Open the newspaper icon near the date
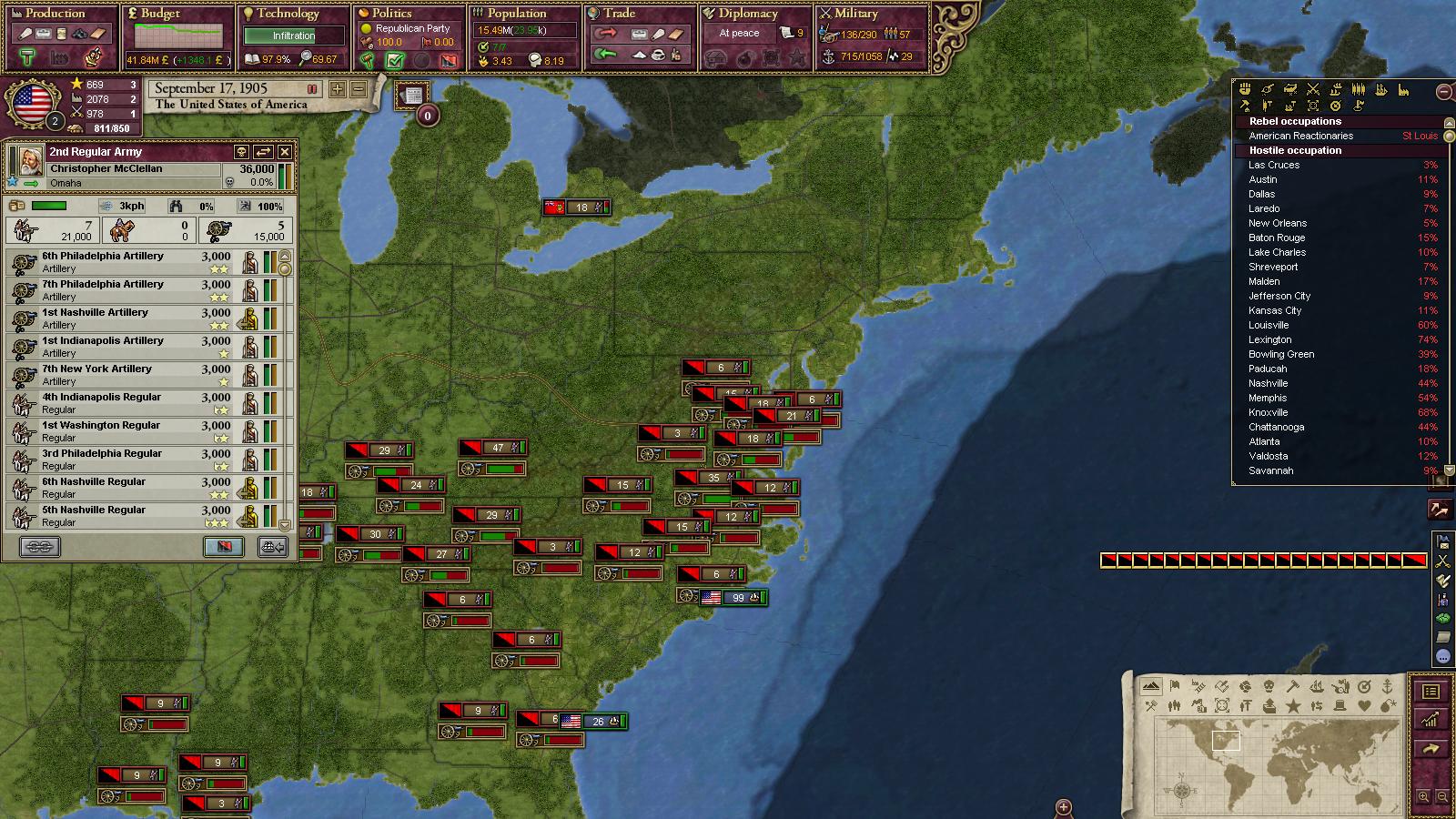The width and height of the screenshot is (1456, 819). coord(412,96)
